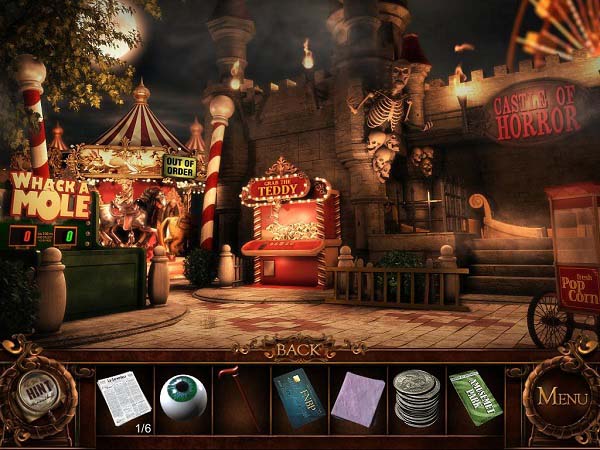Pick the stack of silver coins
Screen dimensions: 600x450
(416, 398)
